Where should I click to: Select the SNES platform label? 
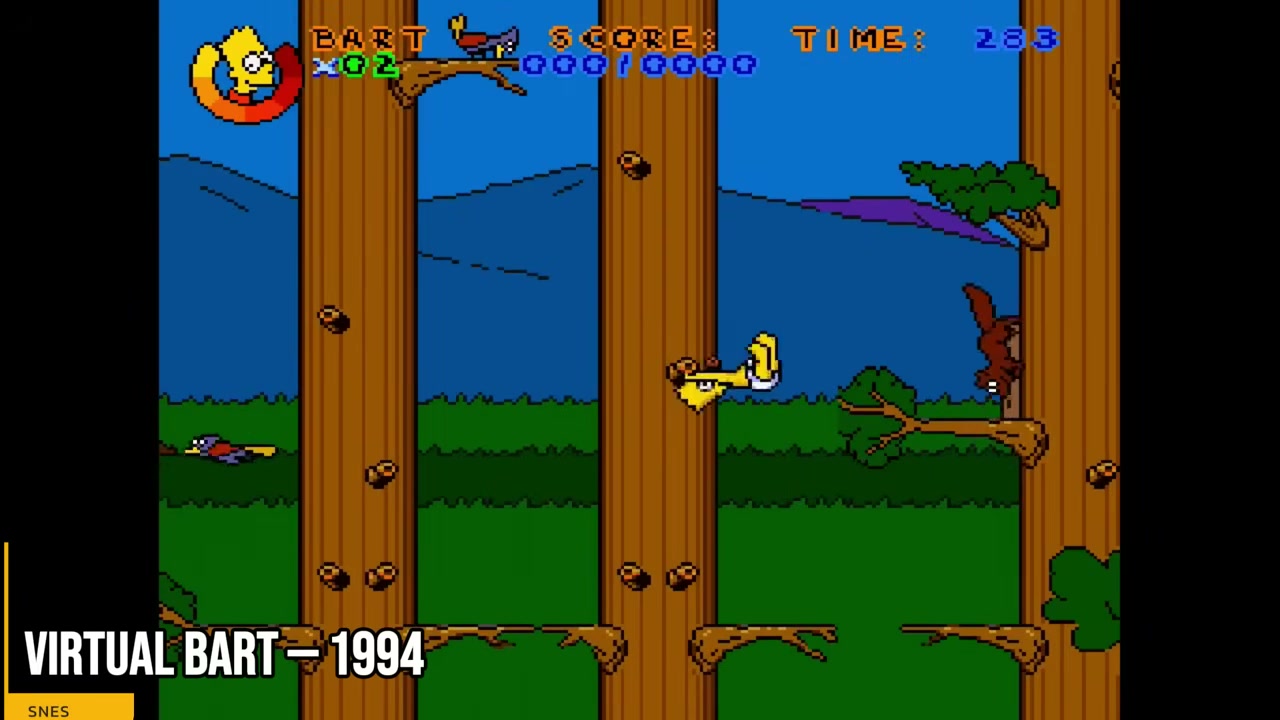point(48,710)
